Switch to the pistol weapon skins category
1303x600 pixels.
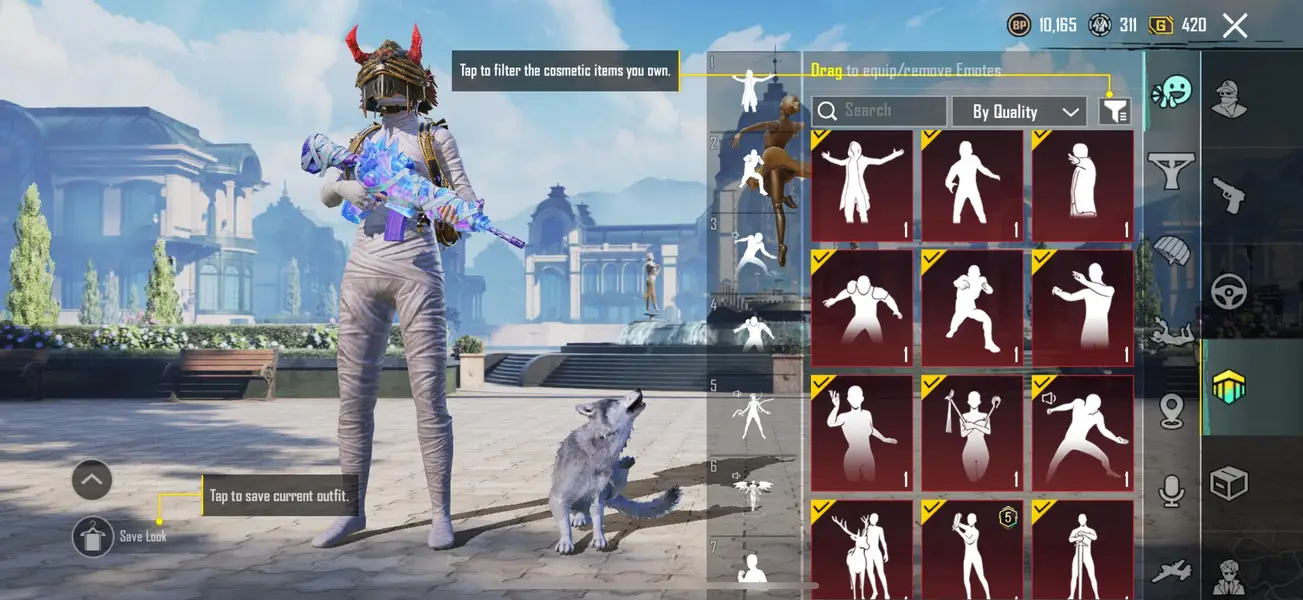(1229, 195)
